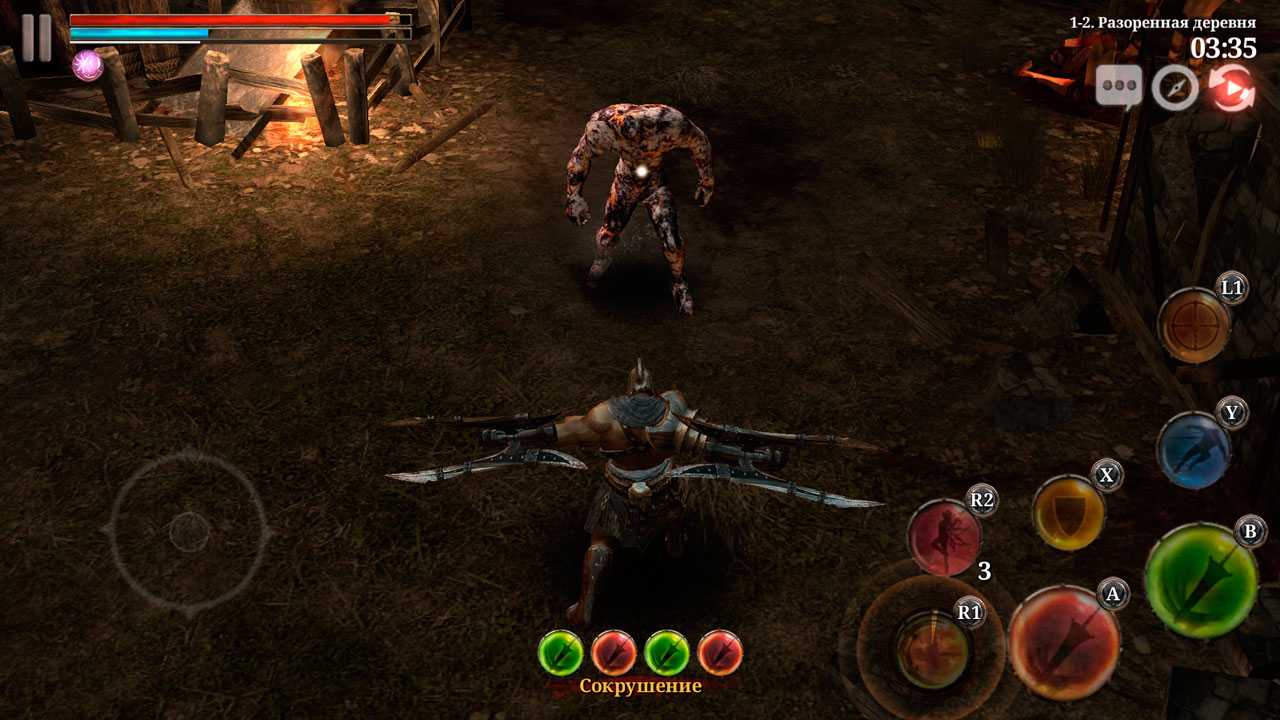
Task: Tap the purple buff icon under the health bar
Action: pyautogui.click(x=88, y=65)
